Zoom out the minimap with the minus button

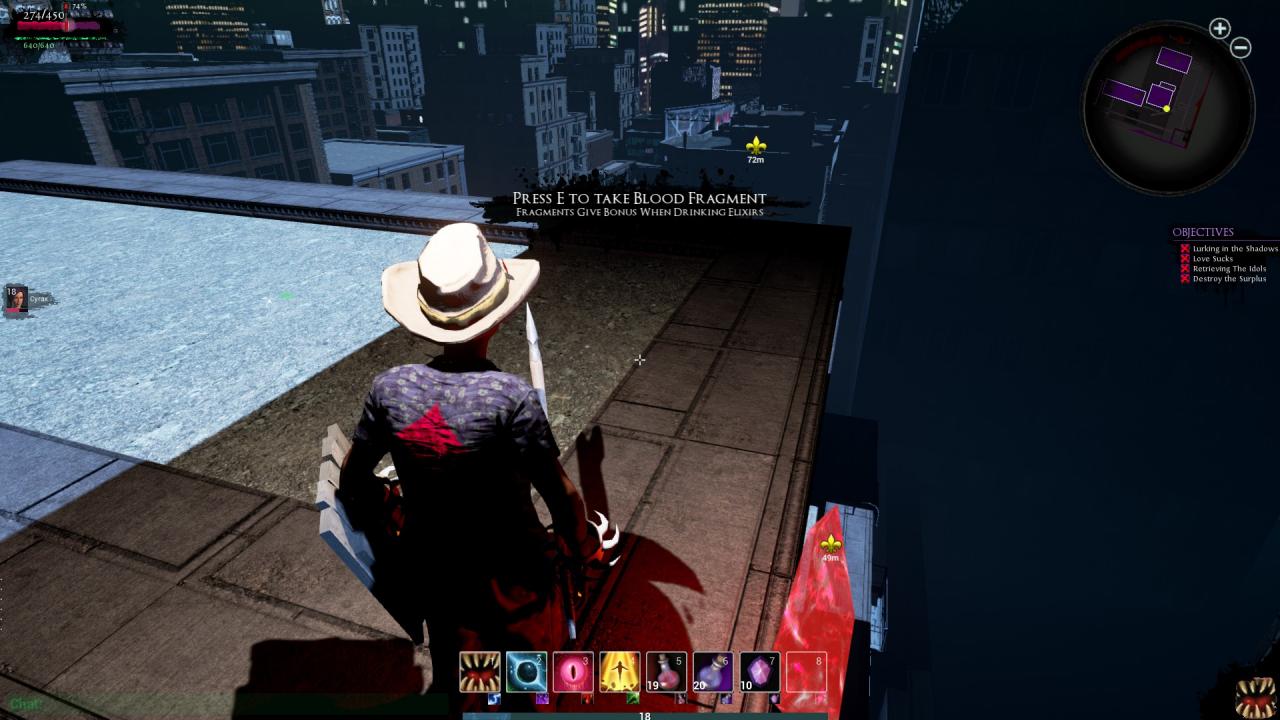(1241, 48)
